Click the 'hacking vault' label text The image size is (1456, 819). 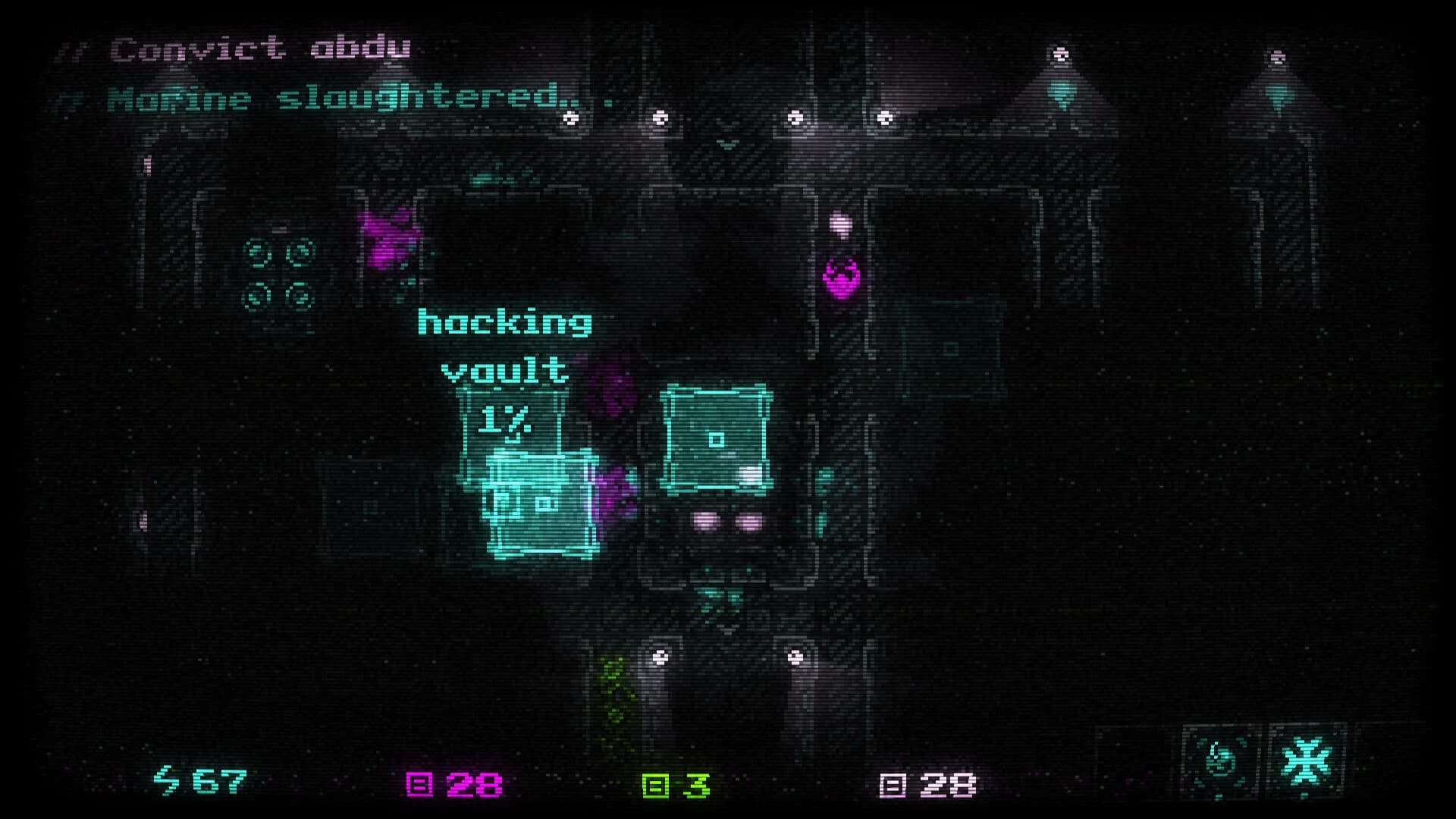click(x=504, y=345)
